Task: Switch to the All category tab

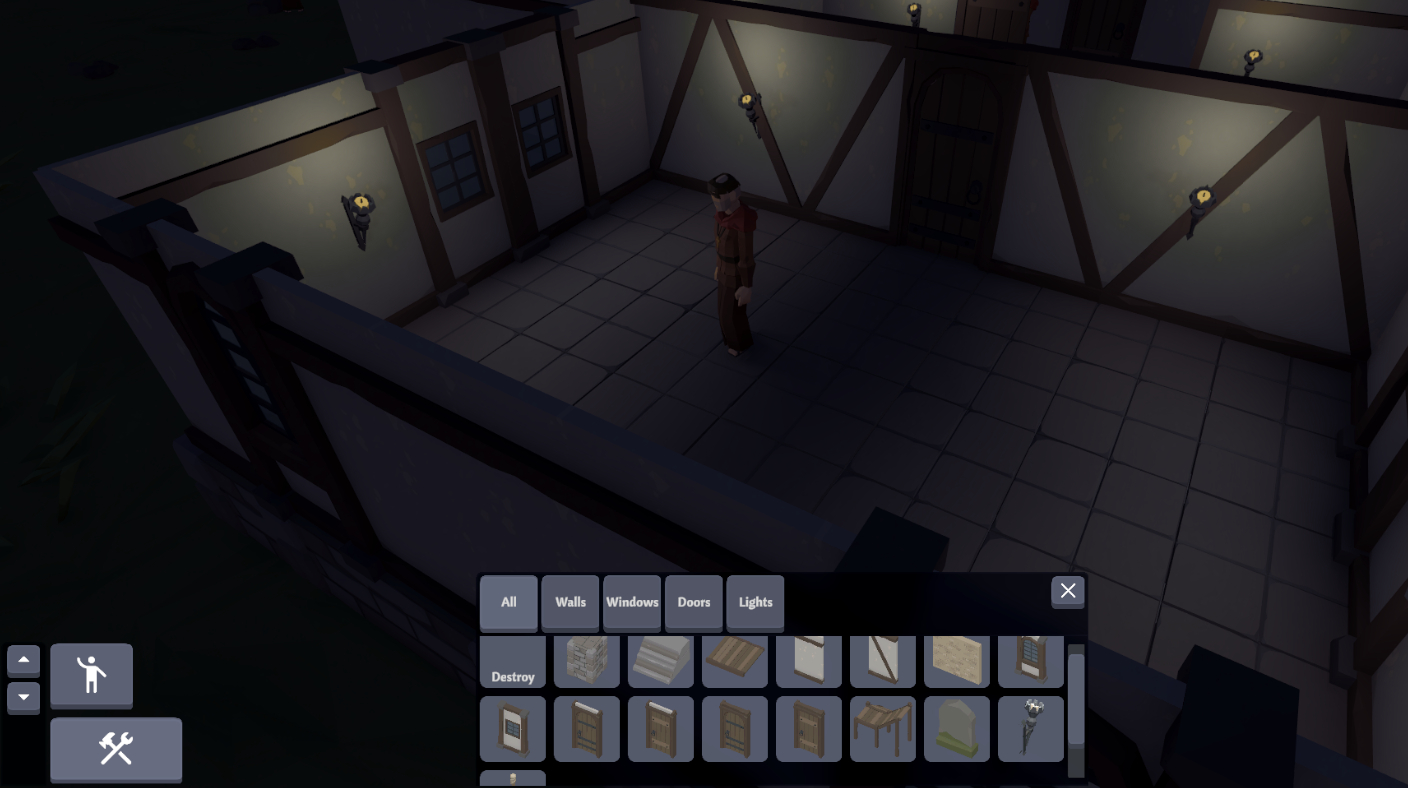Action: tap(509, 602)
